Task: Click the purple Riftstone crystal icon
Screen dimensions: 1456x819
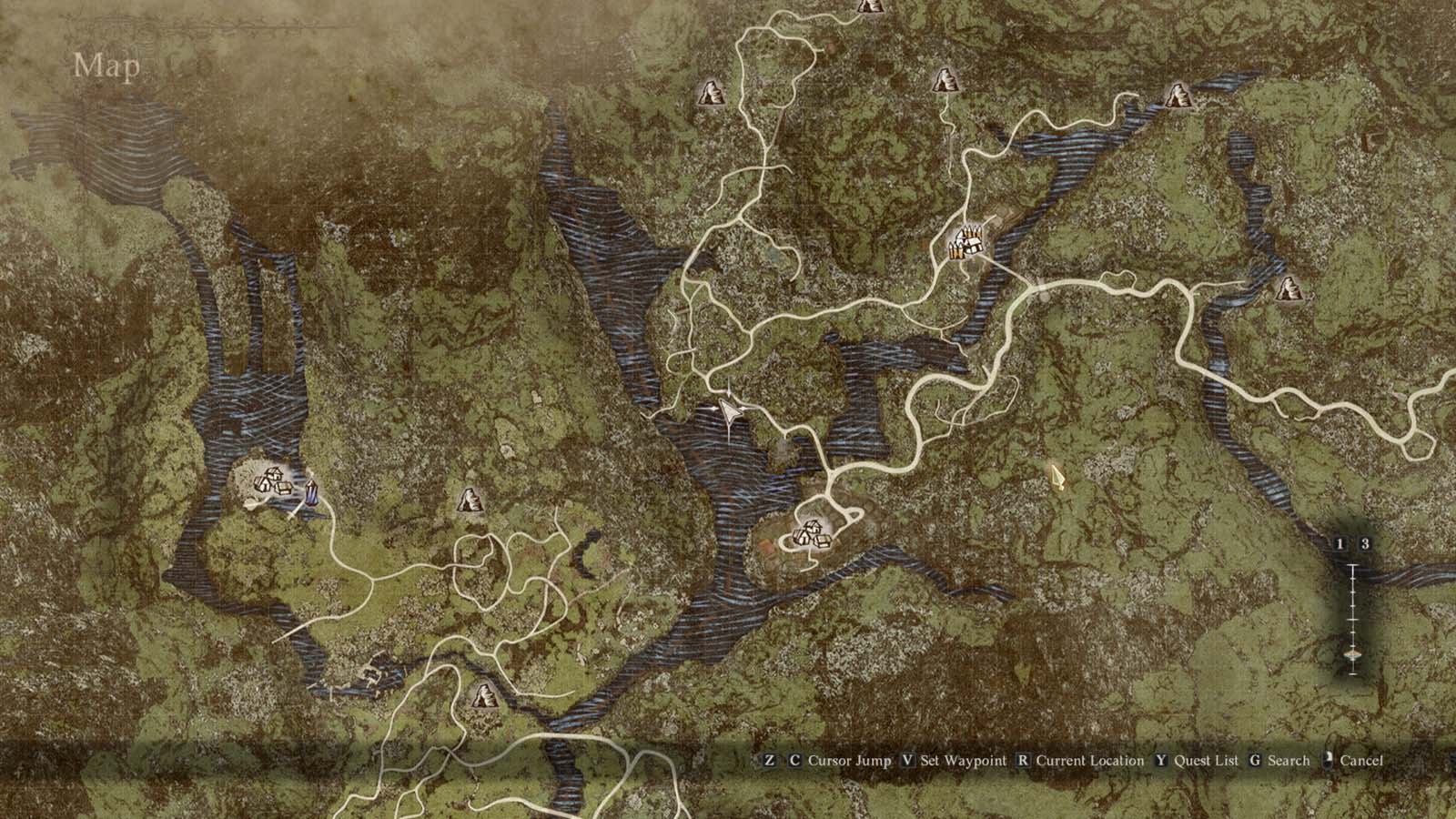Action: tap(309, 491)
